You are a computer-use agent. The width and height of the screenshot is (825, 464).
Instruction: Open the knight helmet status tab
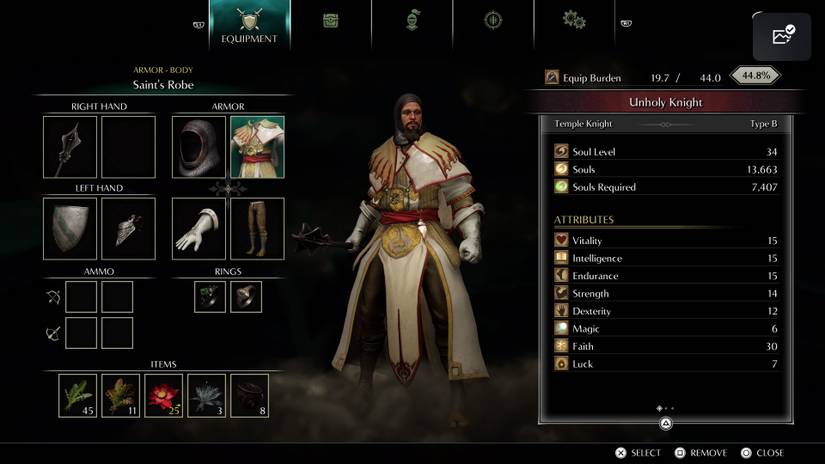click(411, 20)
